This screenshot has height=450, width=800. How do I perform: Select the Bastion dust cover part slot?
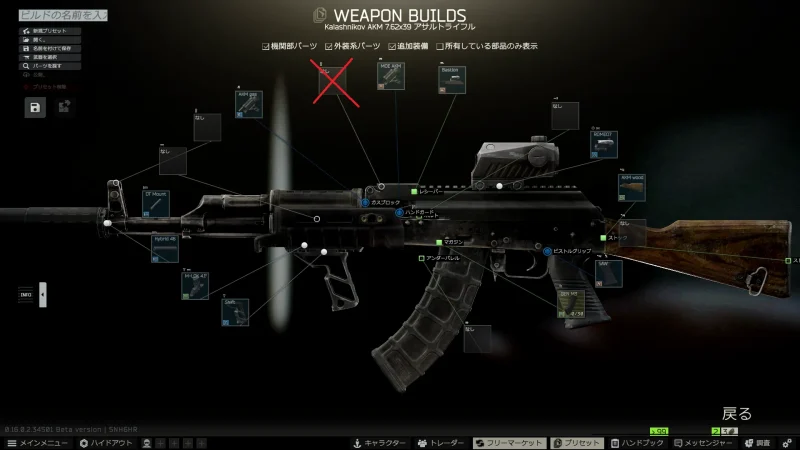tap(452, 80)
